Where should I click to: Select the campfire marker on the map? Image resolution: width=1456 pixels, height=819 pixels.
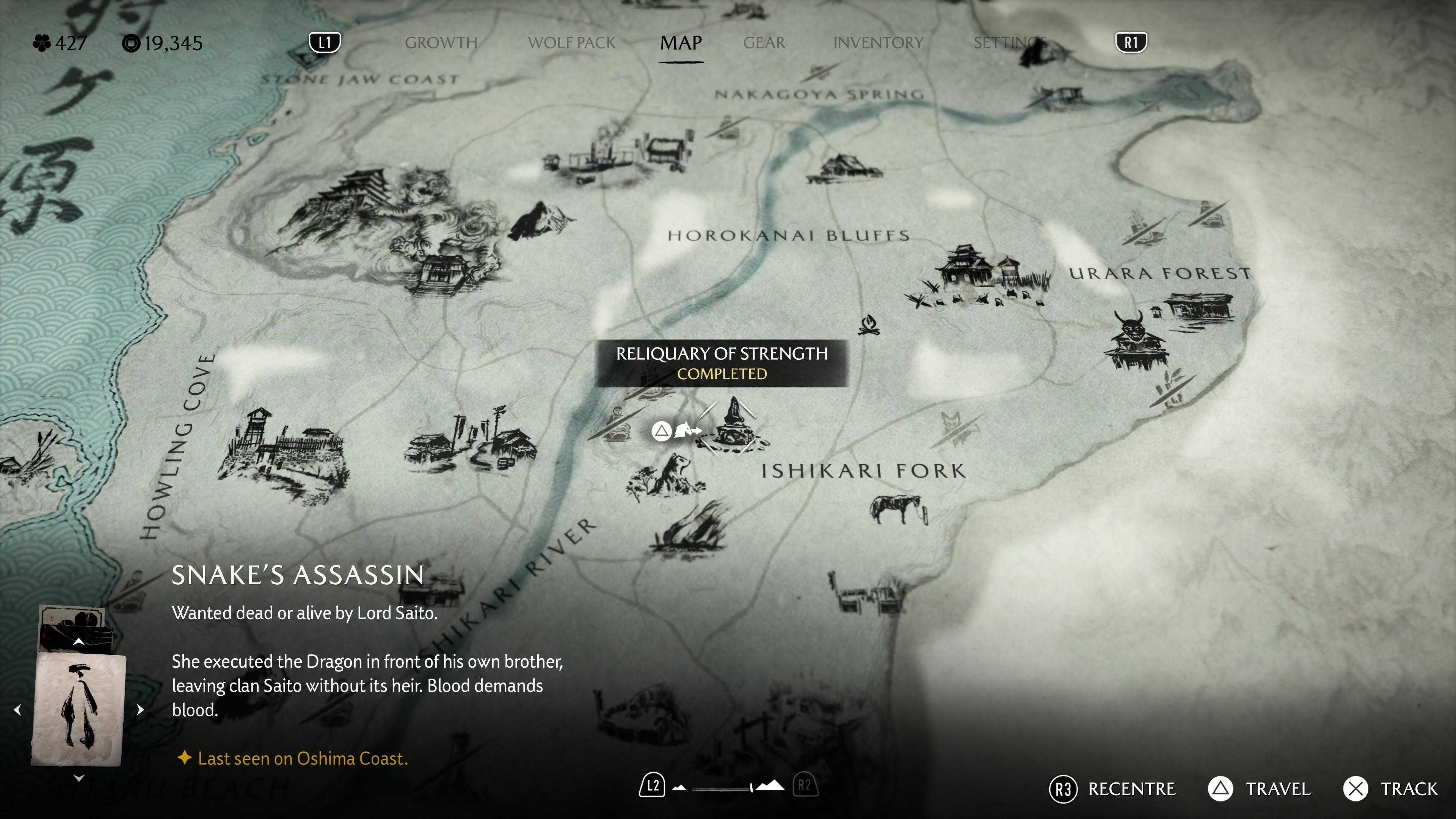[x=868, y=326]
